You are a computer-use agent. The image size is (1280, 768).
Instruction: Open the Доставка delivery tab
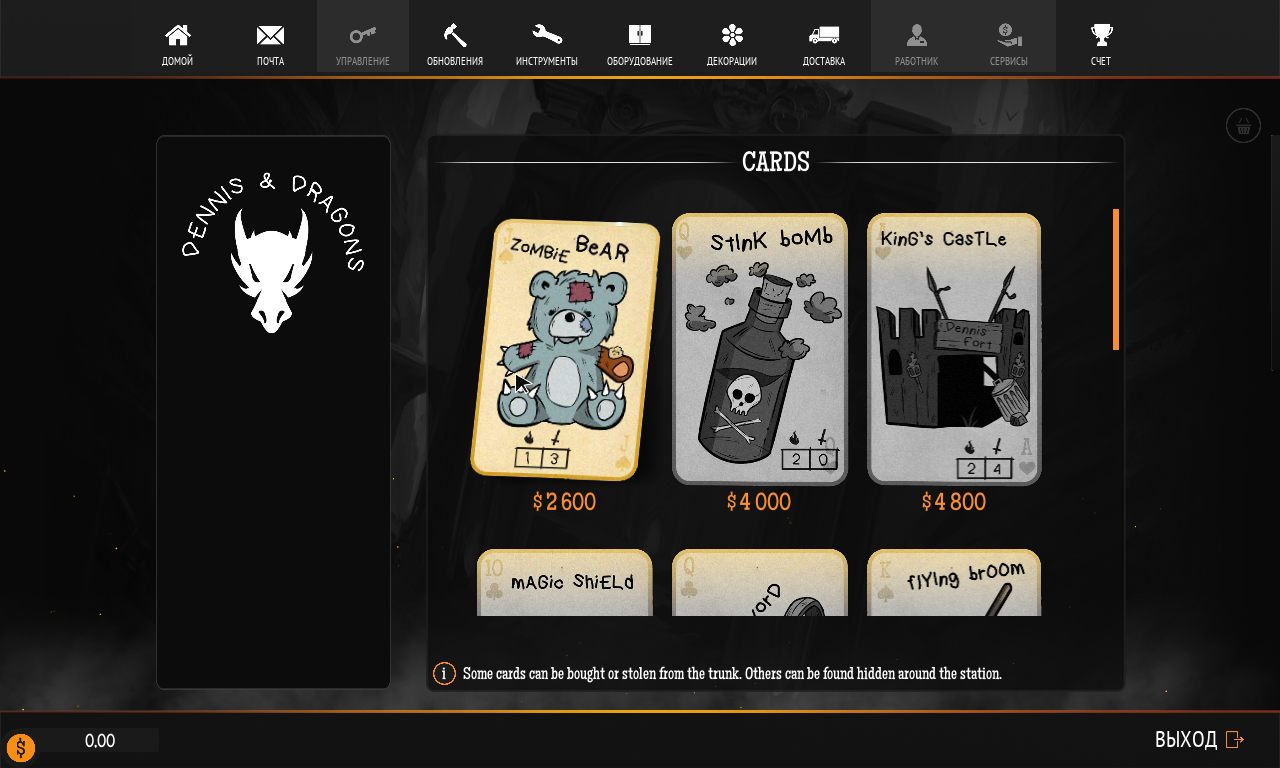[824, 45]
